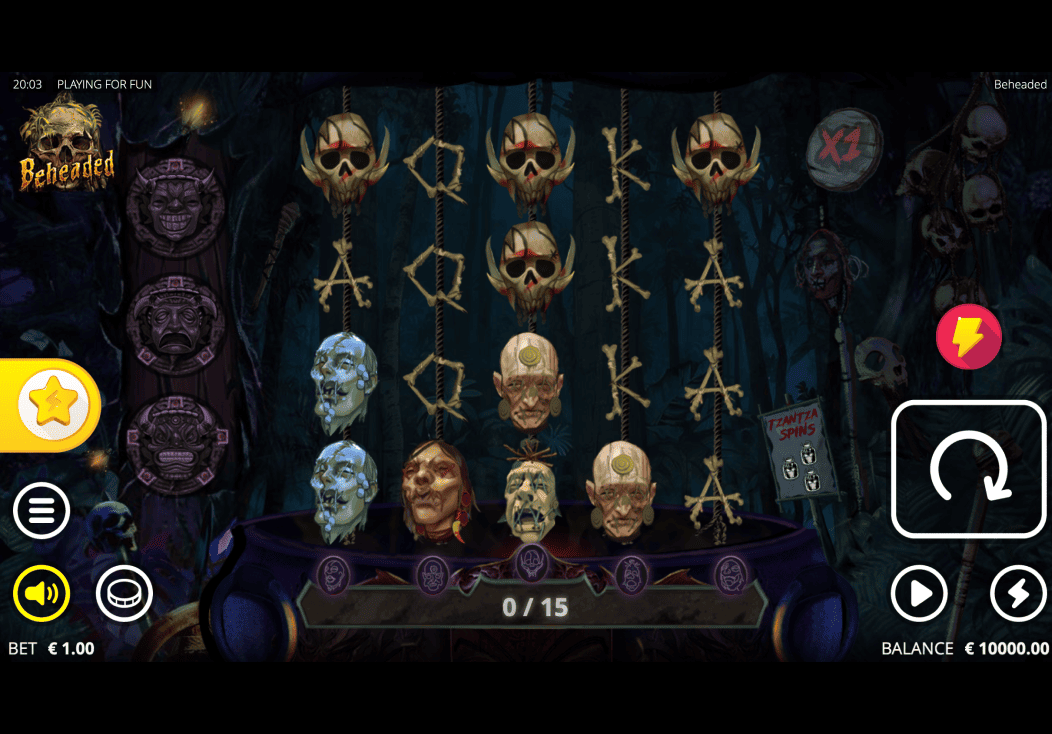This screenshot has height=734, width=1052.
Task: Open the bet coin selector
Action: pos(124,594)
